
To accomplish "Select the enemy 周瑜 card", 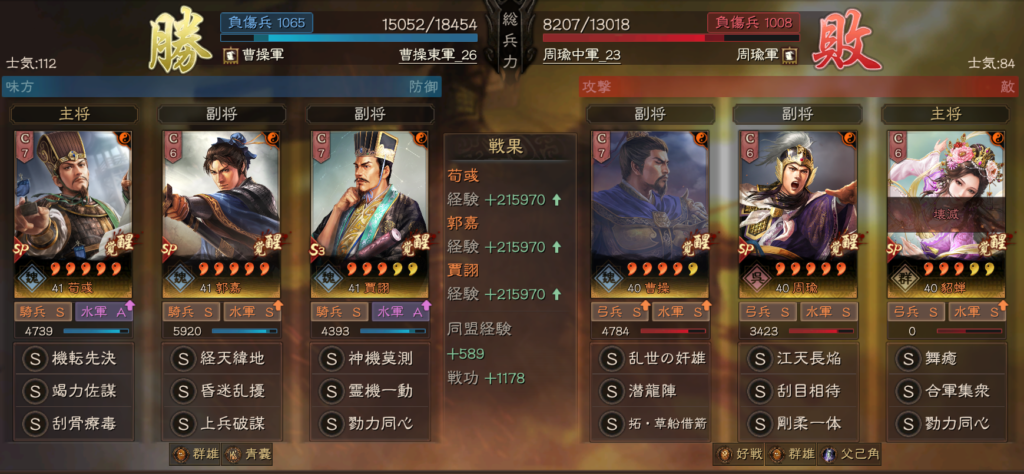I will coord(798,213).
